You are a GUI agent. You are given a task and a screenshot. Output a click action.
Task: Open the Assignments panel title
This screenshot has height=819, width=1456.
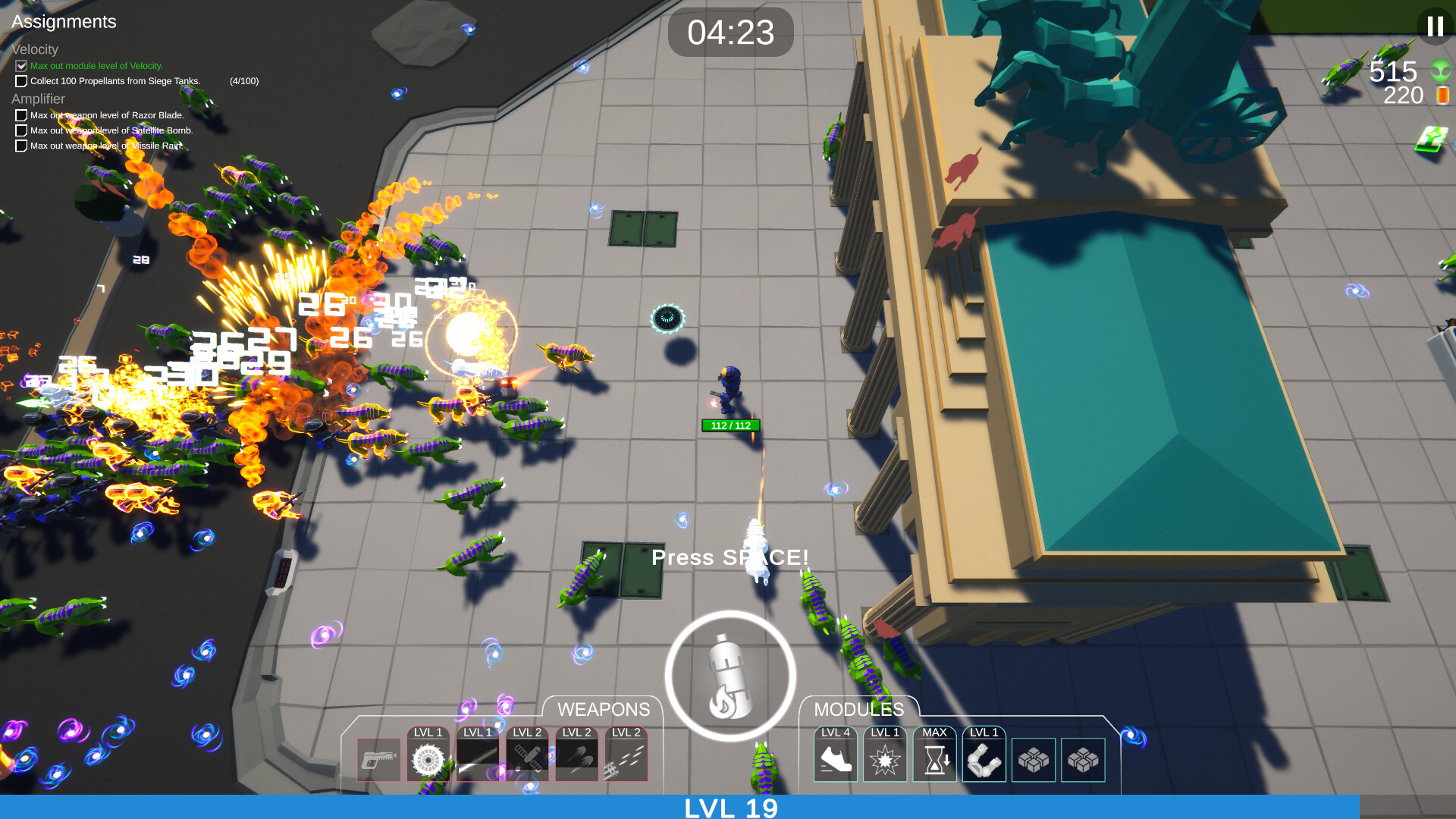click(x=64, y=22)
